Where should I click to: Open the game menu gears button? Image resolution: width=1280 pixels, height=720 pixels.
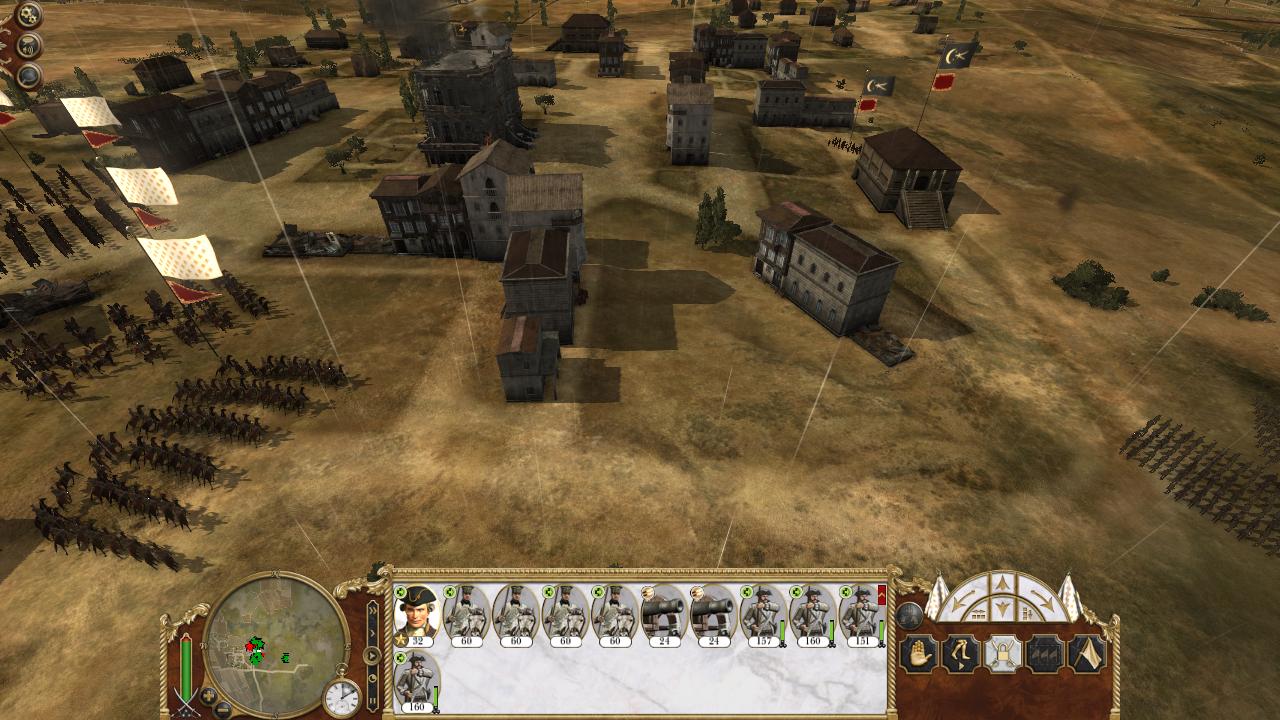click(x=28, y=15)
